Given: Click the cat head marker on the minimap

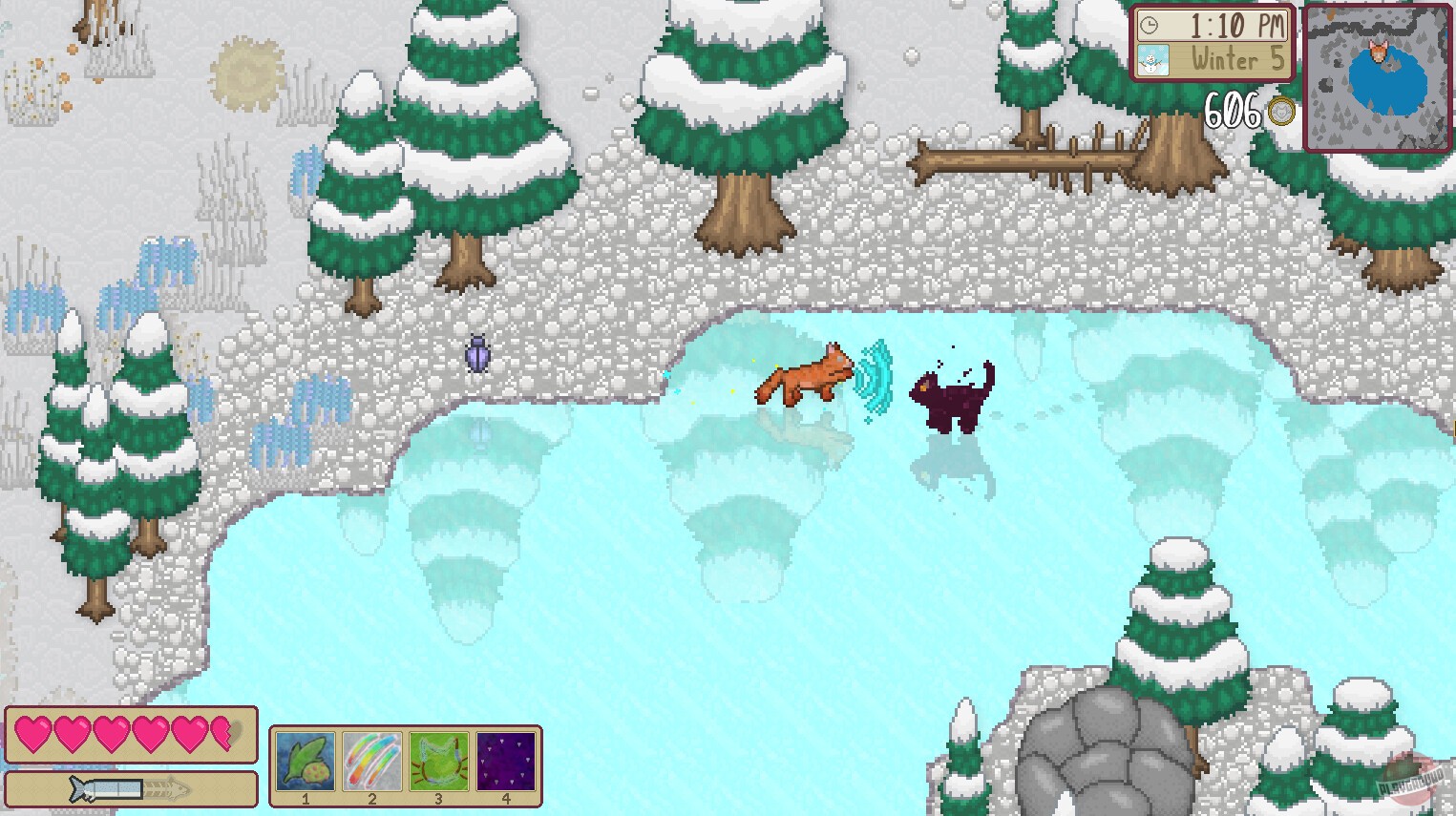Looking at the screenshot, I should [x=1376, y=50].
